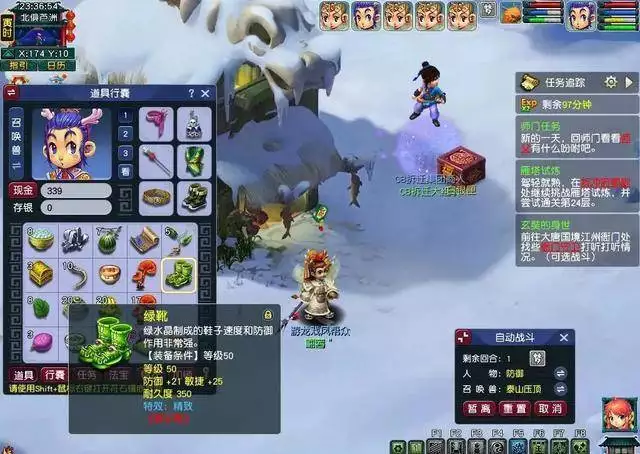Click 取消 to cancel auto-battle
The width and height of the screenshot is (640, 454).
[548, 408]
